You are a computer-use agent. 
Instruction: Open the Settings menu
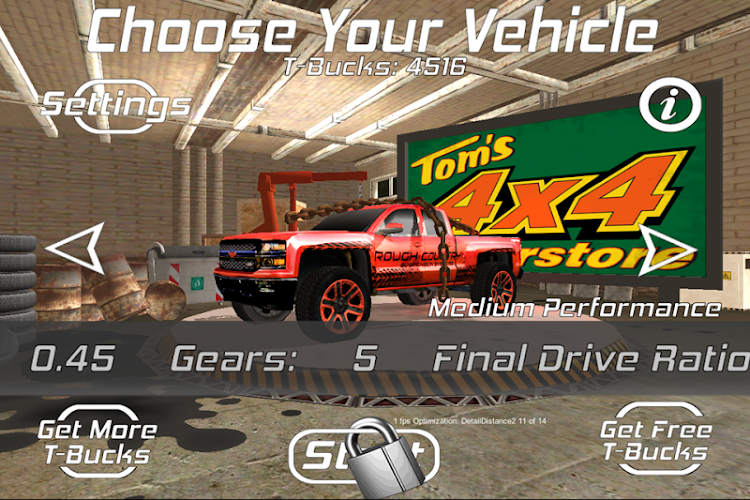click(116, 104)
